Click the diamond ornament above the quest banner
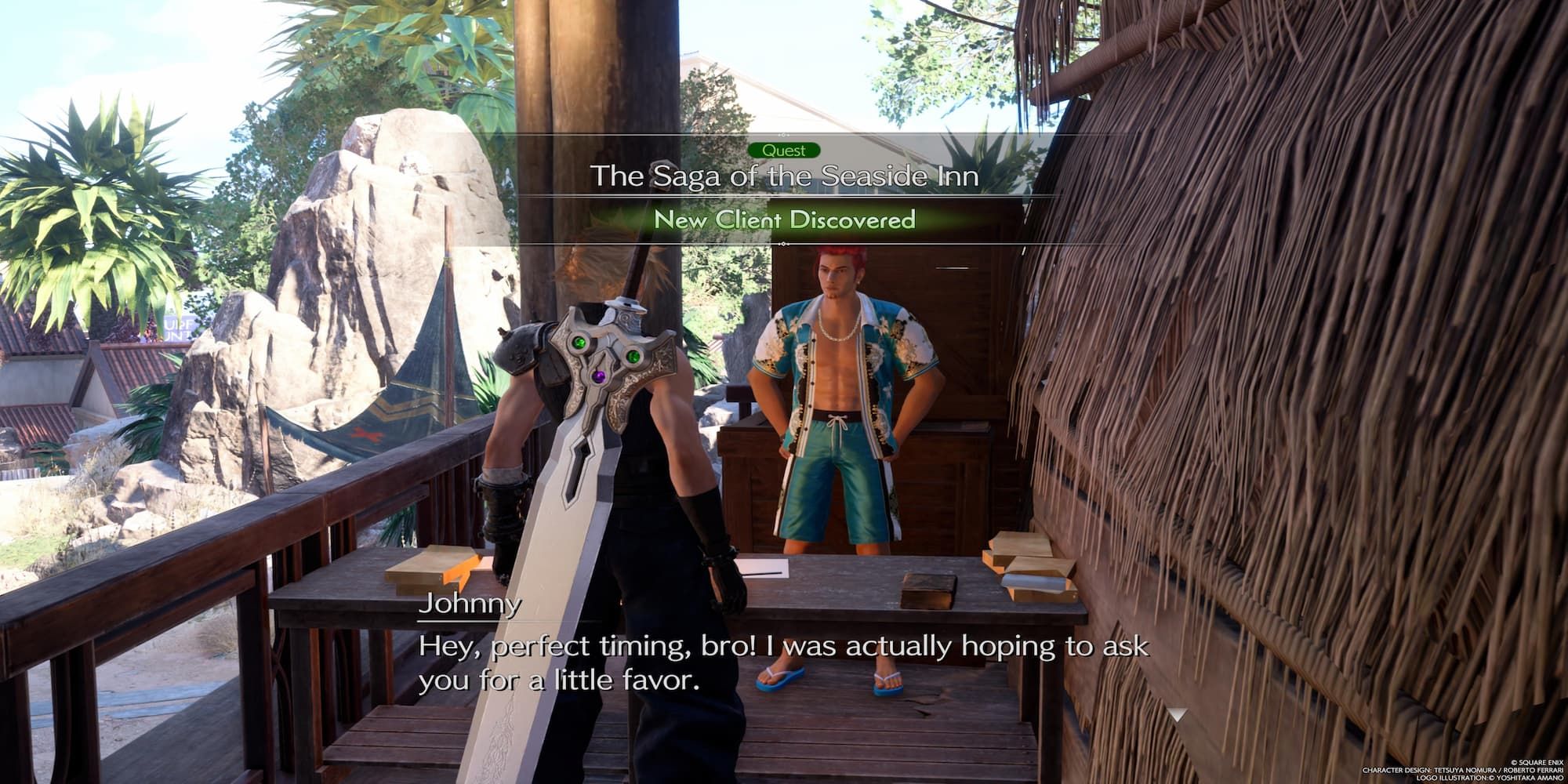 pyautogui.click(x=783, y=133)
